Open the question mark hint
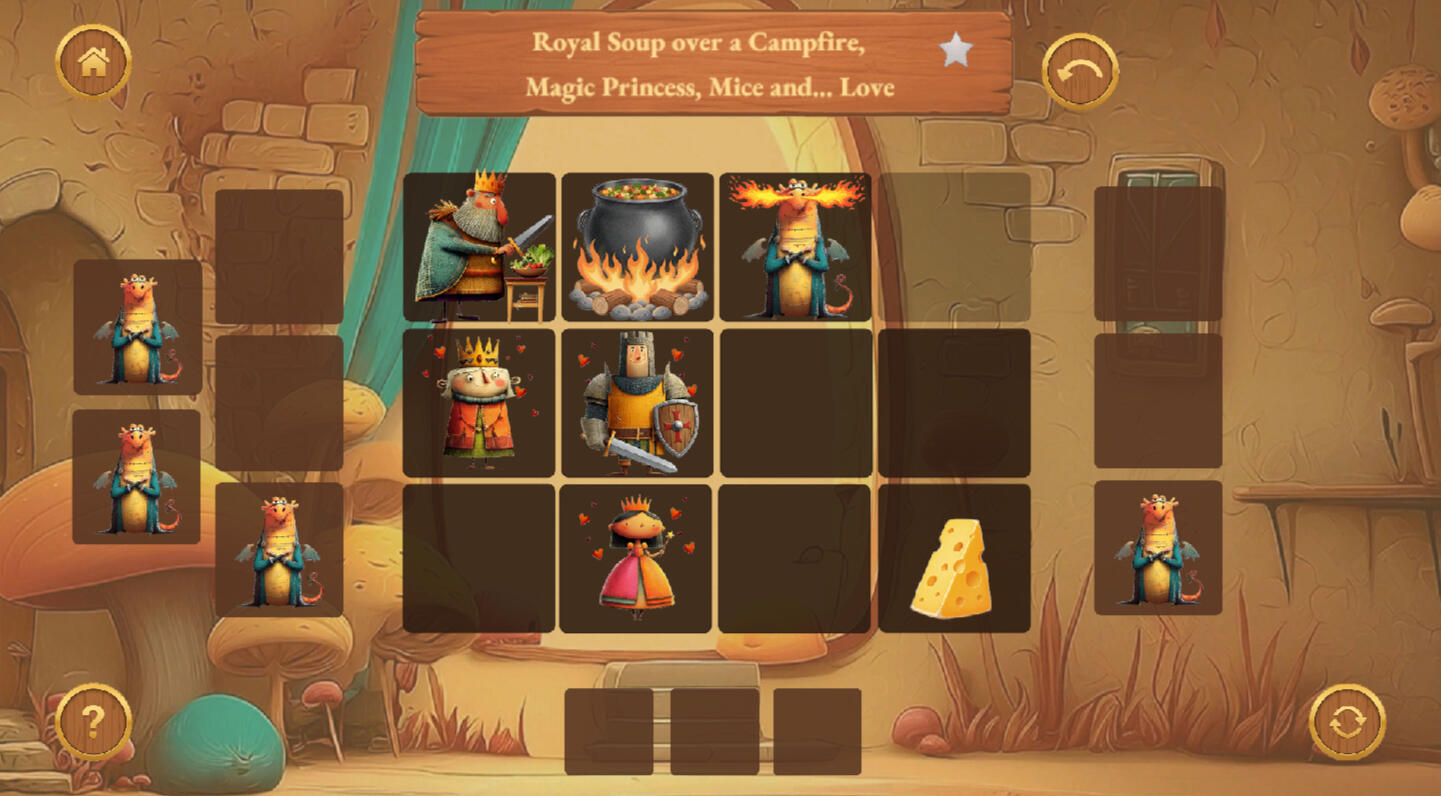 tap(93, 721)
